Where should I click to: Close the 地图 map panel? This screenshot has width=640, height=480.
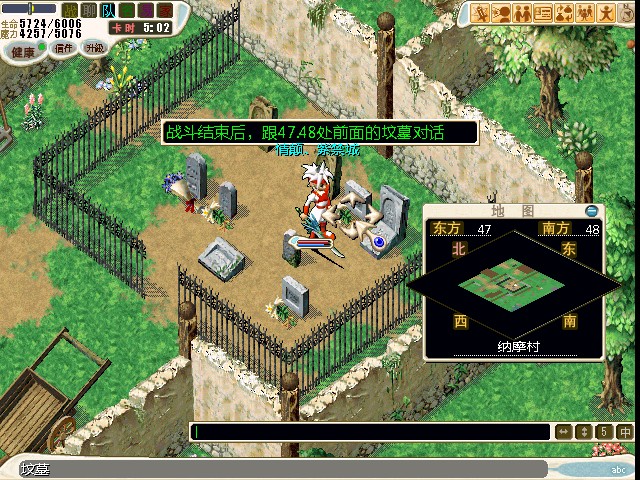(592, 211)
